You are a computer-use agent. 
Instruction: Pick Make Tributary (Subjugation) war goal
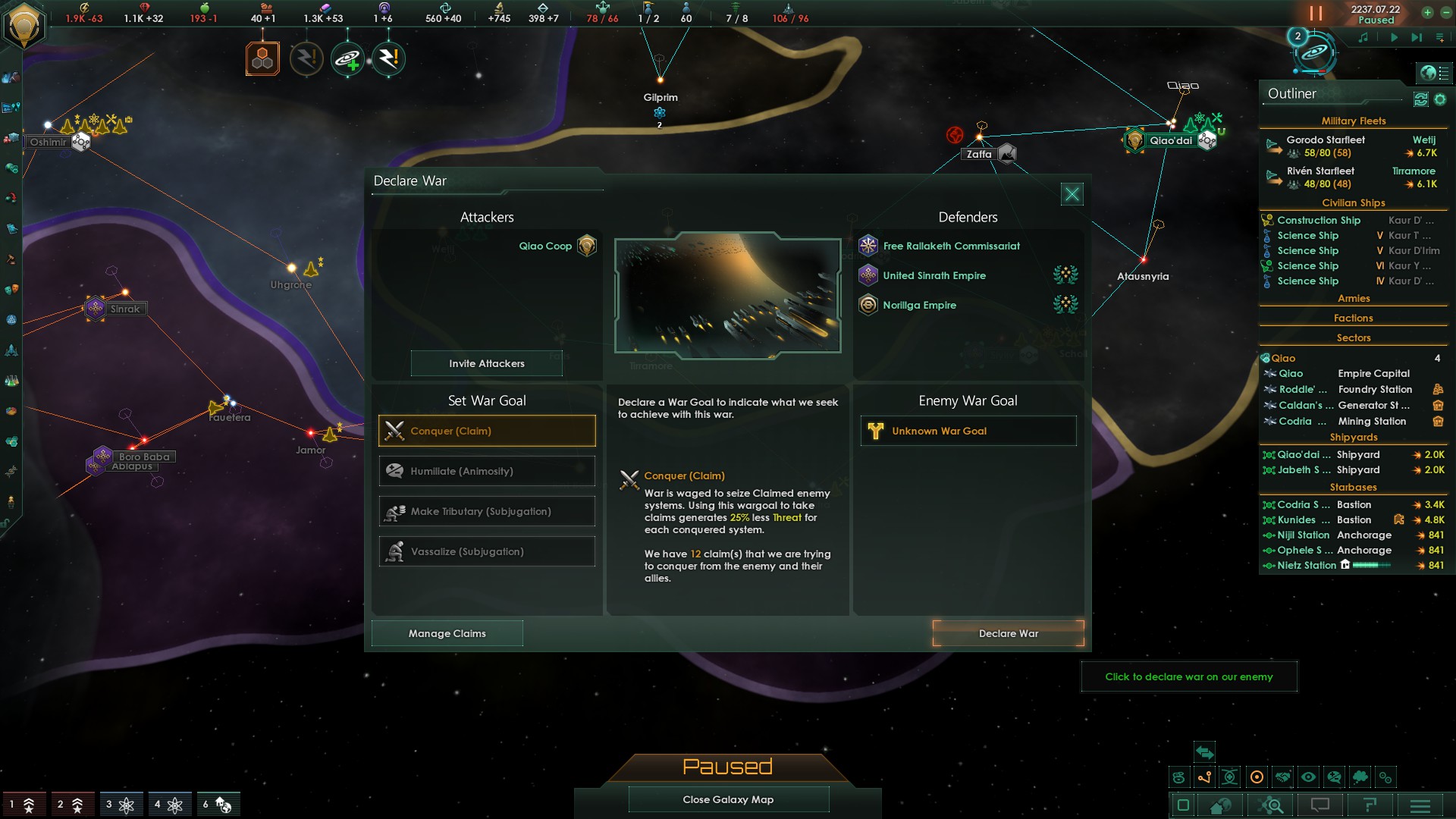click(x=487, y=511)
